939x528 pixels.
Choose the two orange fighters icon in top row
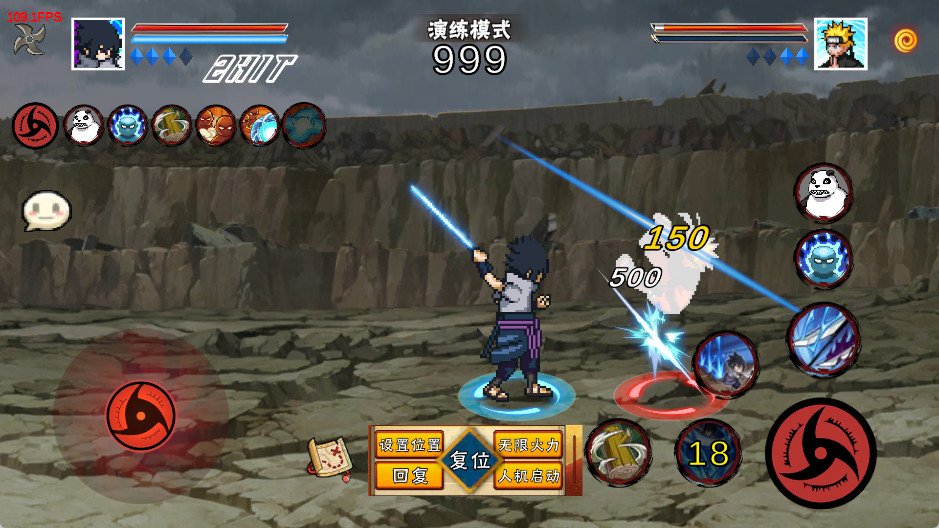215,126
